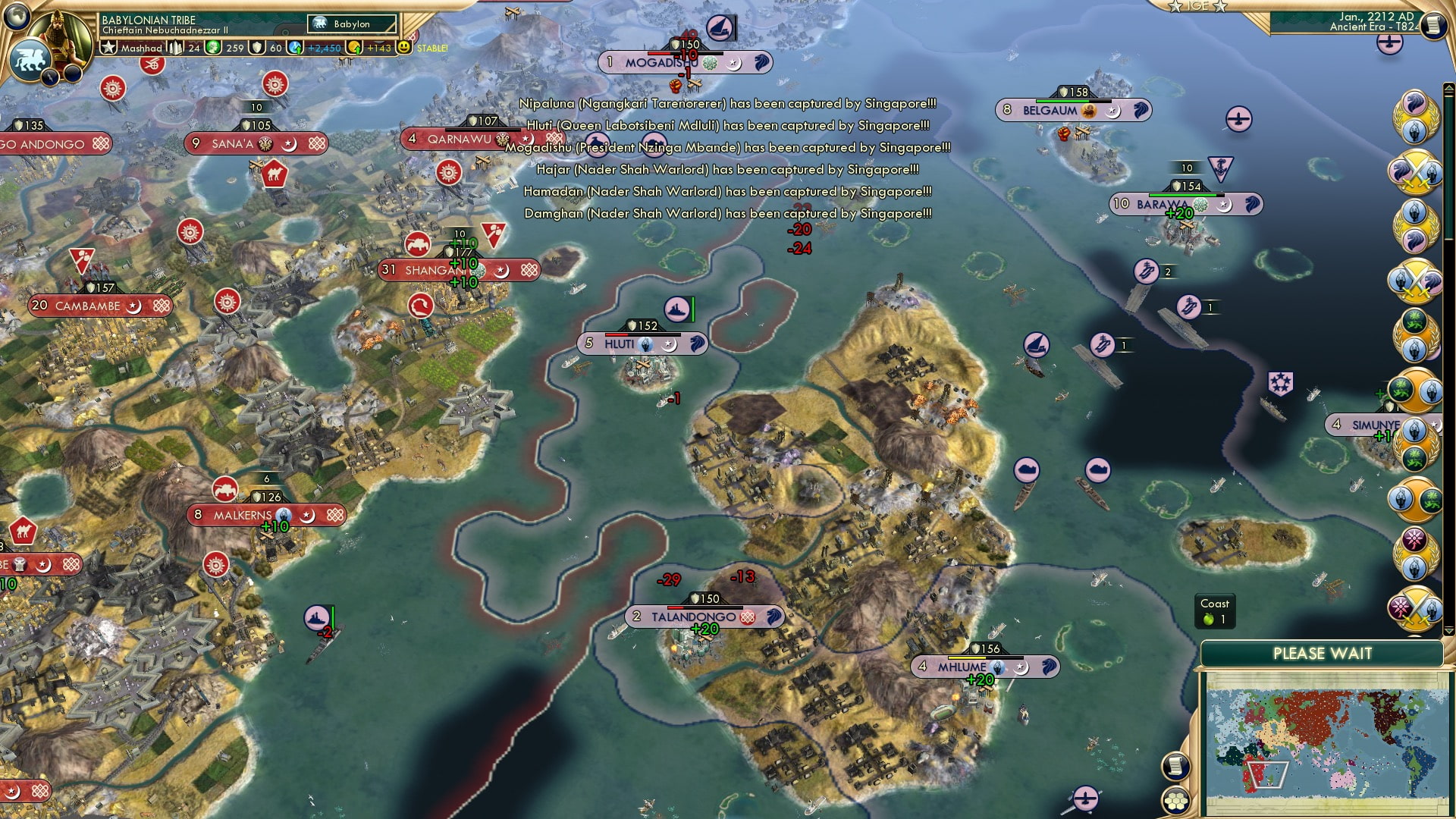Click the crescent moon icon on Sana'a banner

[x=289, y=145]
